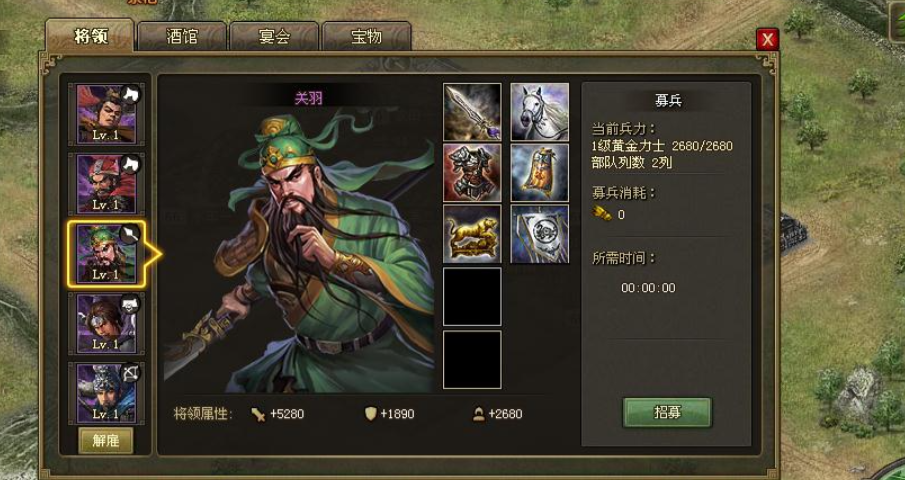Close the generals panel with the red X
Viewport: 905px width, 480px height.
point(767,39)
